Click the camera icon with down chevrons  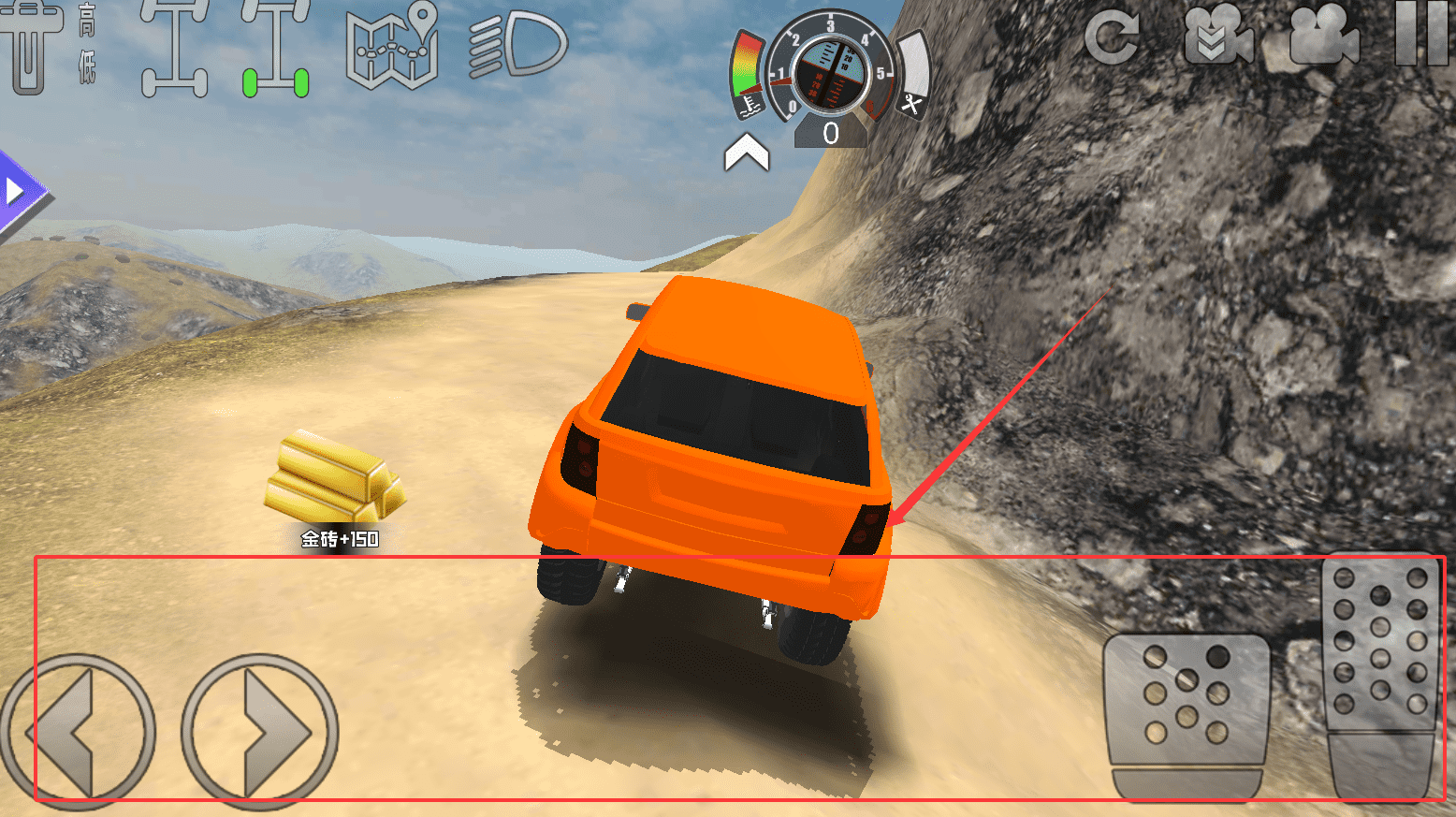point(1217,37)
